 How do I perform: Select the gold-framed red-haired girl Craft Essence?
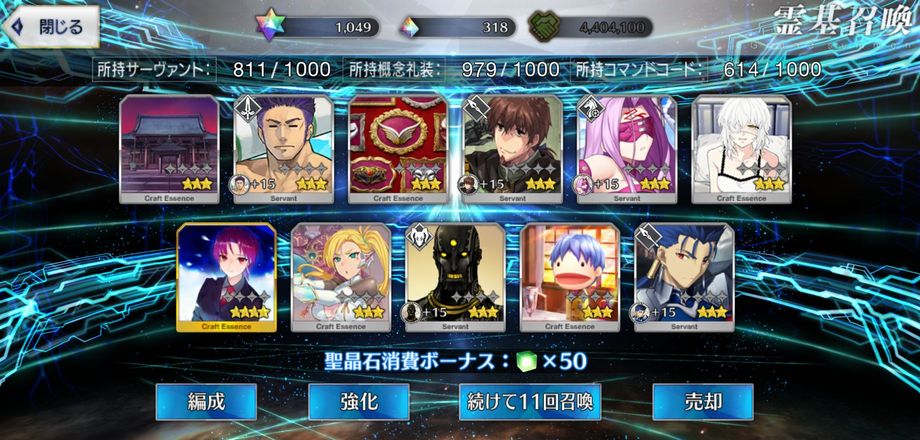click(227, 277)
